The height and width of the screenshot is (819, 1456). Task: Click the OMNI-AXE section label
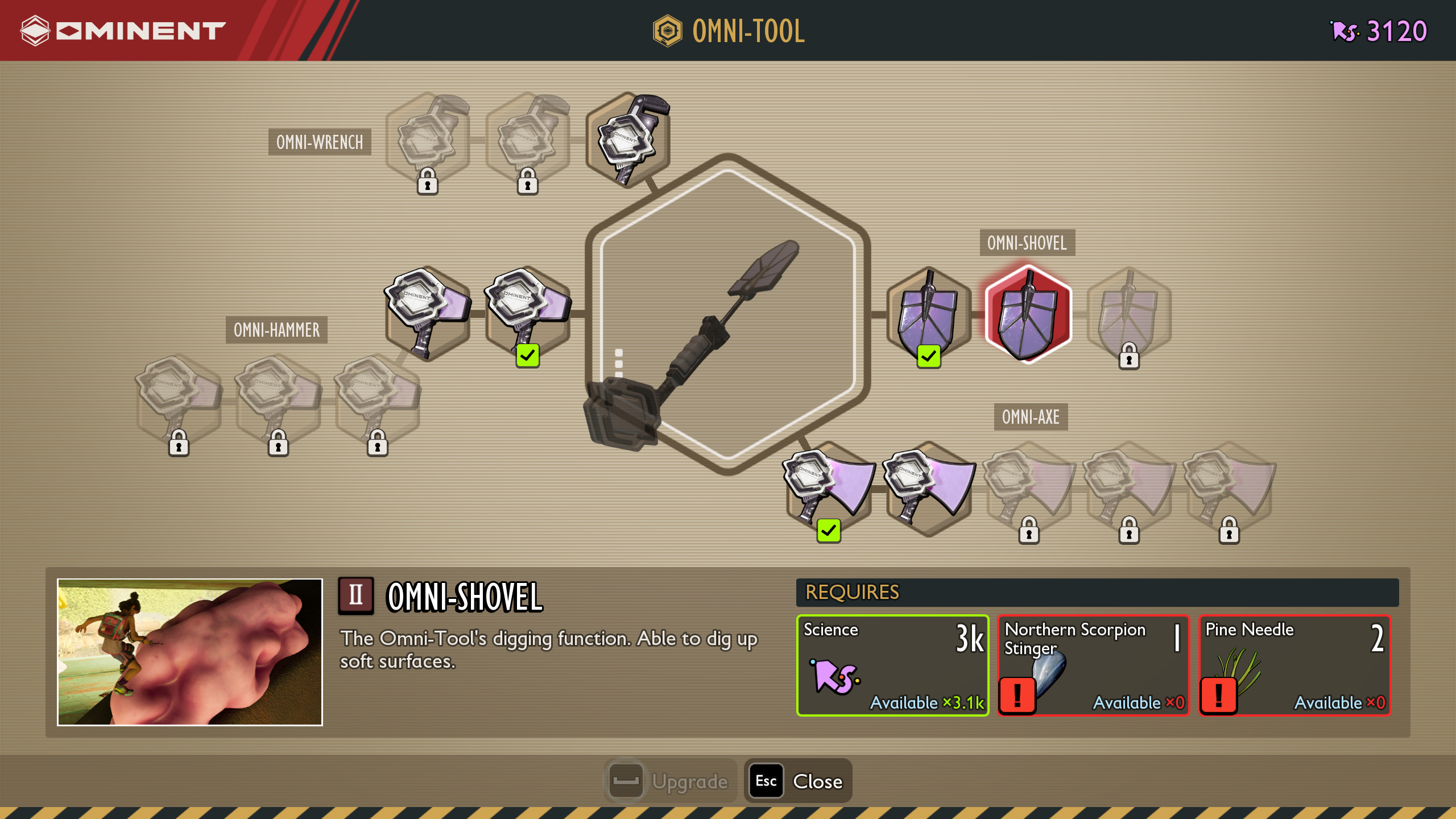pos(1031,417)
